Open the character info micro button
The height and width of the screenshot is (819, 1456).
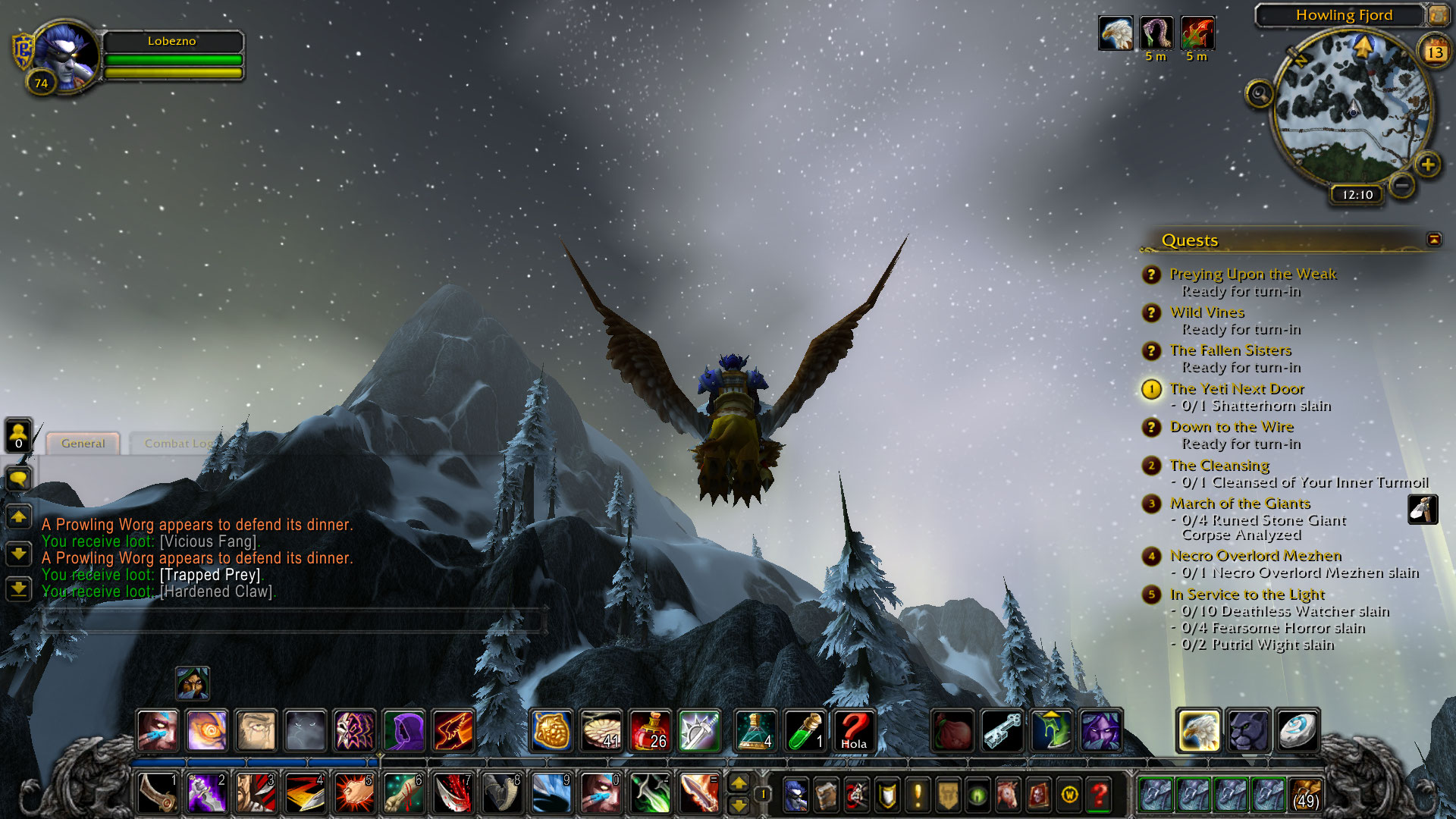coord(795,795)
